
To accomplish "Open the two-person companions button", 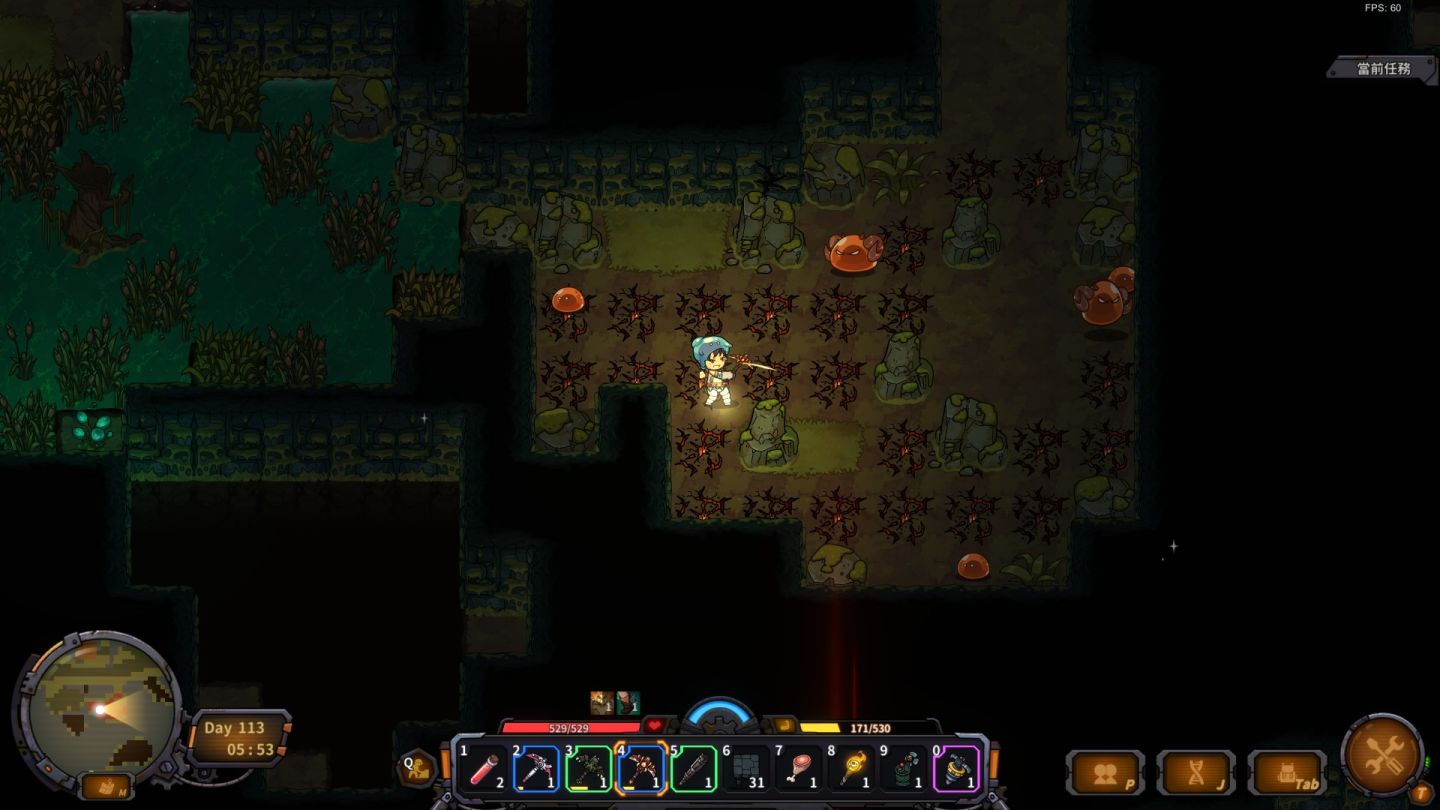I will 1105,773.
